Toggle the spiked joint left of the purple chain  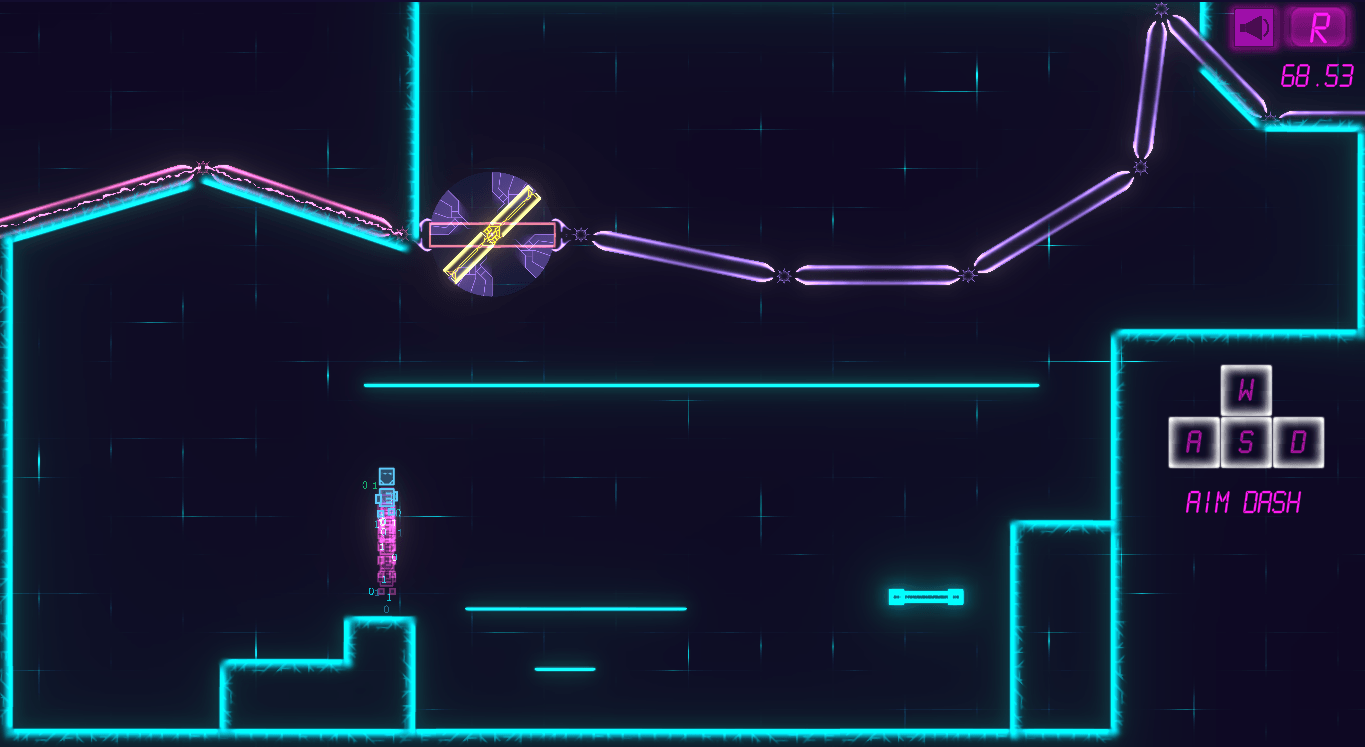tap(578, 234)
